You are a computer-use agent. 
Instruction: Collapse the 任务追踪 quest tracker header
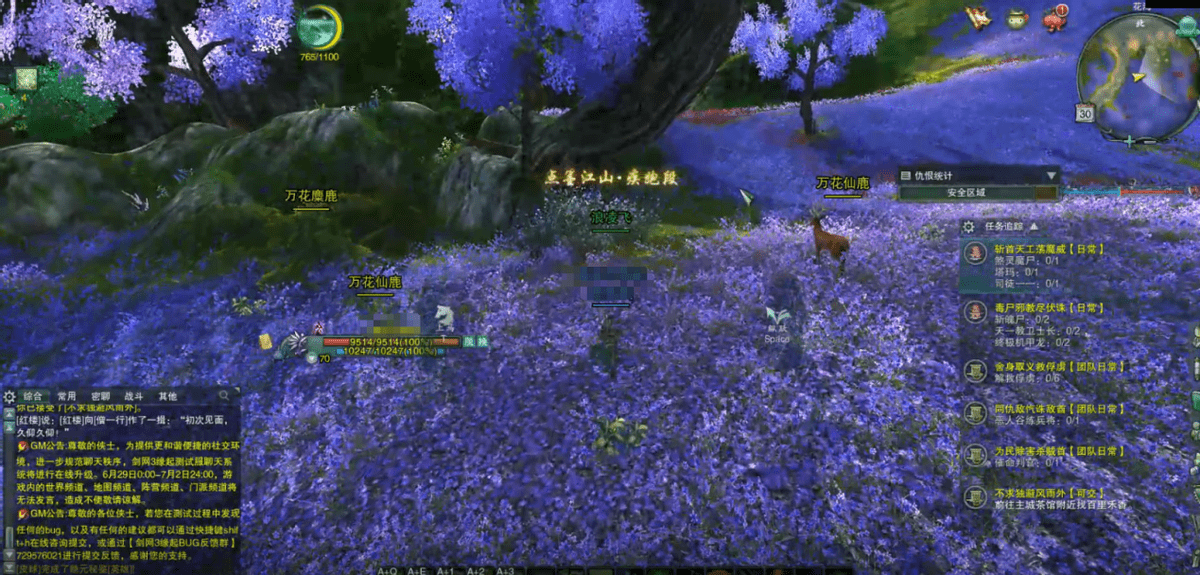1034,227
